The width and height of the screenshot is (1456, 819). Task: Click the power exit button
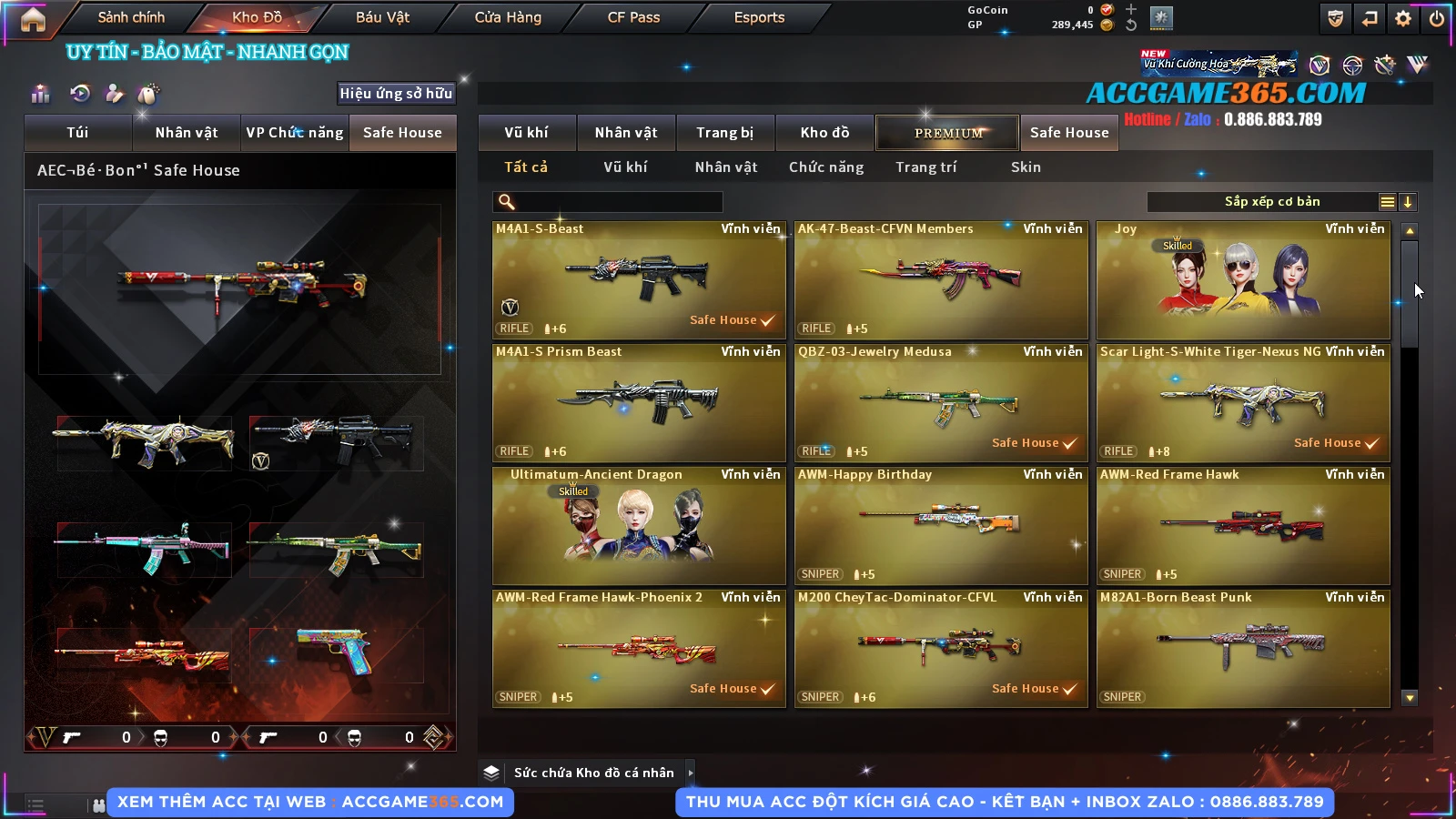[1437, 18]
